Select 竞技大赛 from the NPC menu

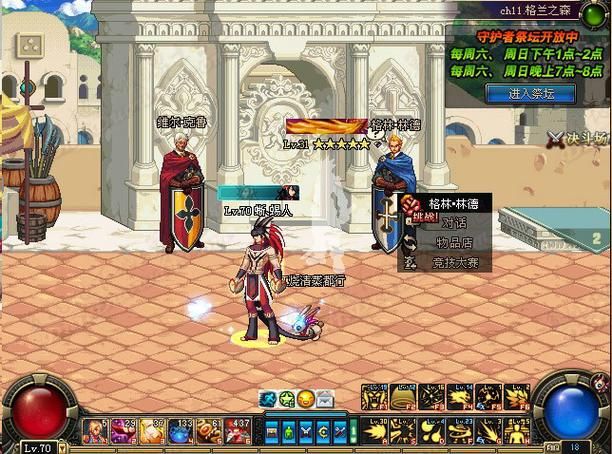tap(455, 261)
